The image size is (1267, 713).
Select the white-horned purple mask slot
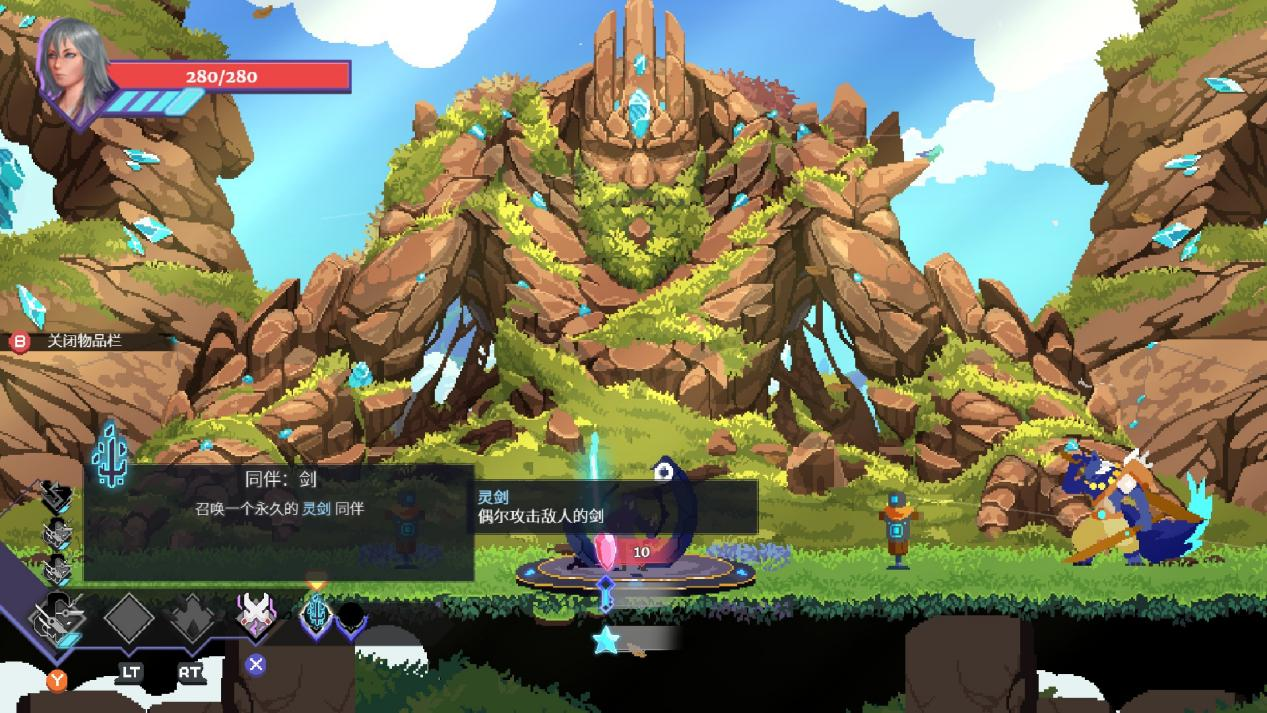click(255, 614)
